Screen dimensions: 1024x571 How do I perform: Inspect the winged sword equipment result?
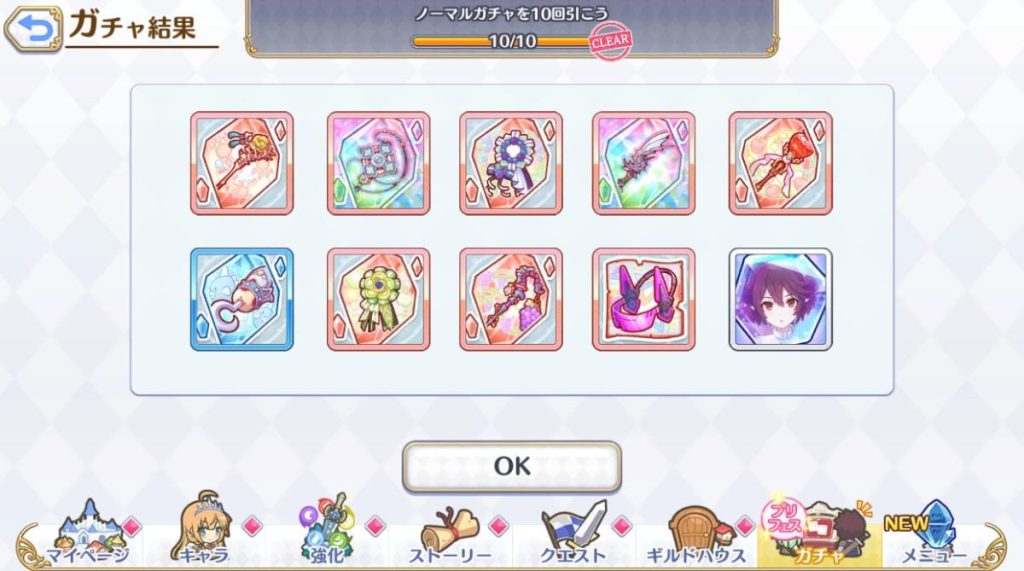643,162
